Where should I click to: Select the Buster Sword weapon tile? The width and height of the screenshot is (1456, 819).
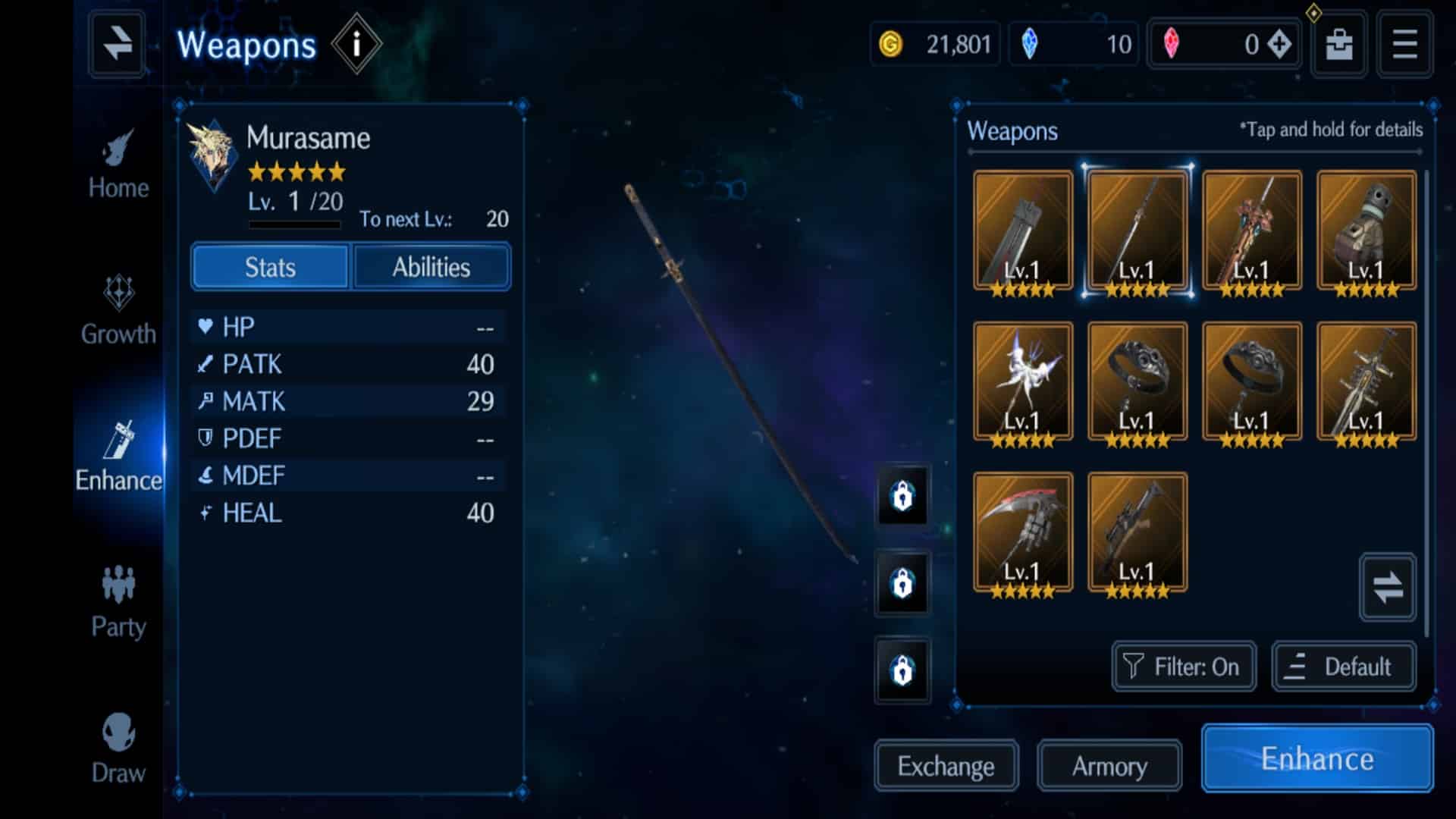pyautogui.click(x=1022, y=232)
